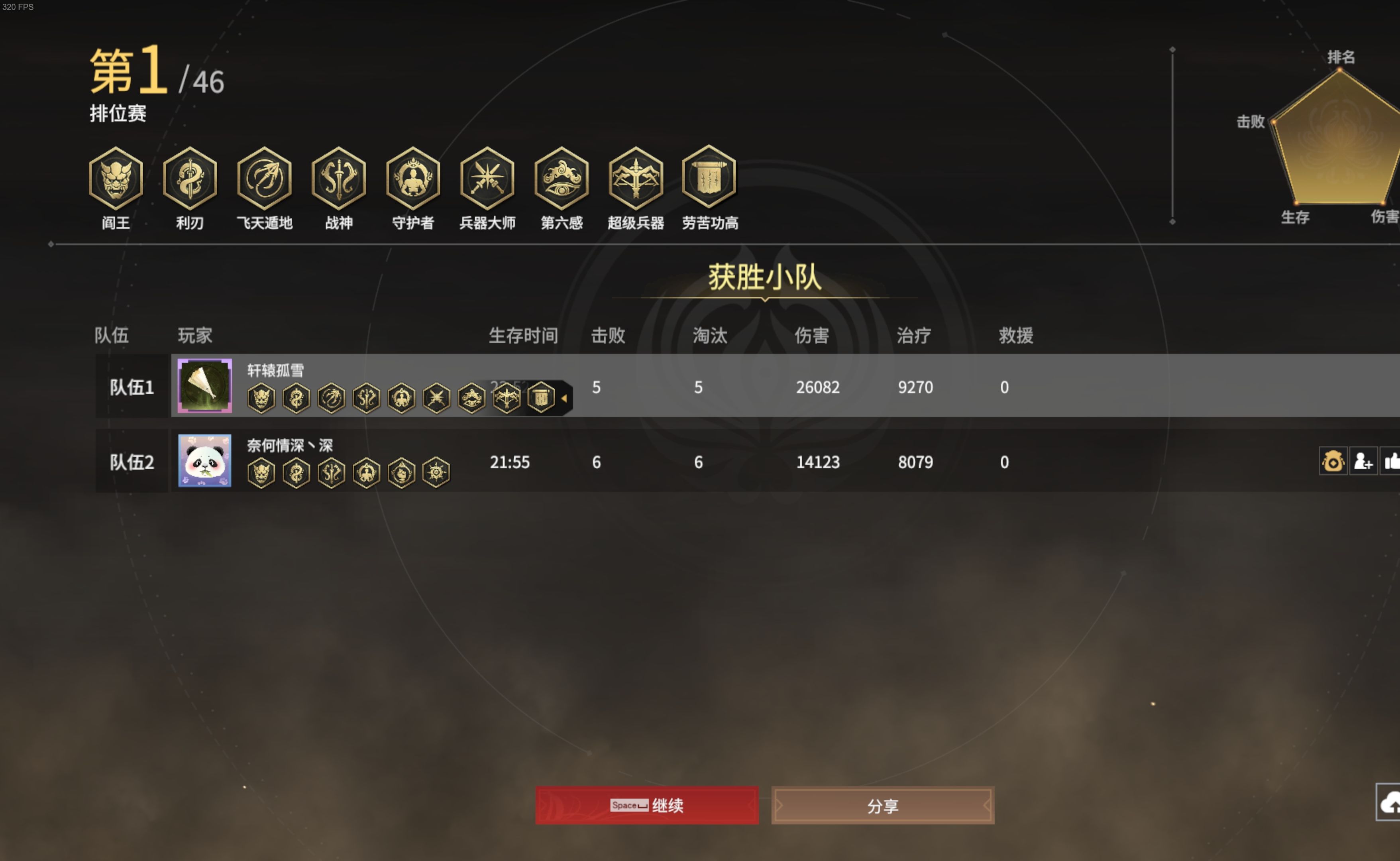View the 飞天遁地 badge
Screen dimensions: 1400x861
(x=264, y=178)
